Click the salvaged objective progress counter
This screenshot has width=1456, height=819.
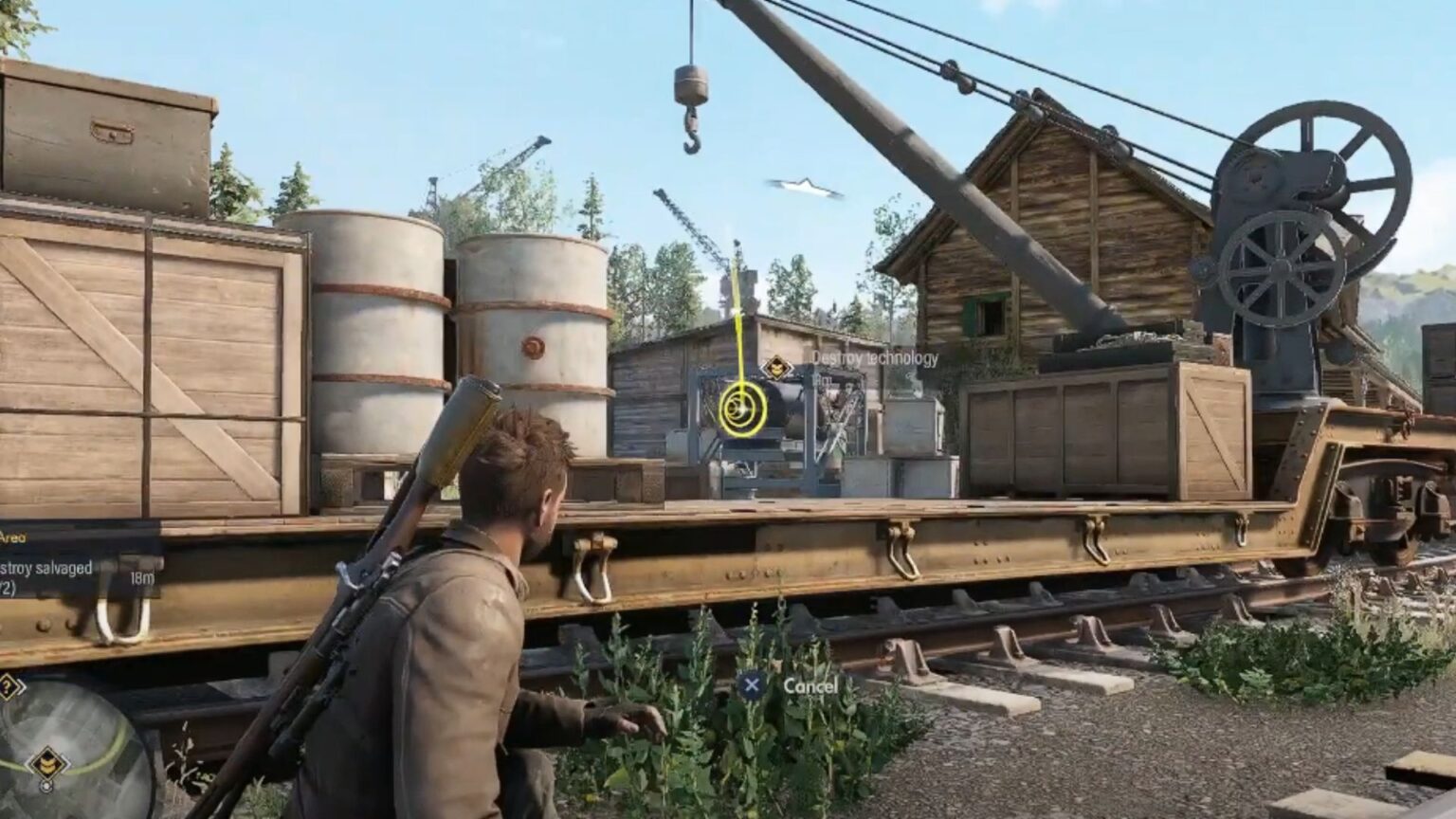[x=8, y=587]
